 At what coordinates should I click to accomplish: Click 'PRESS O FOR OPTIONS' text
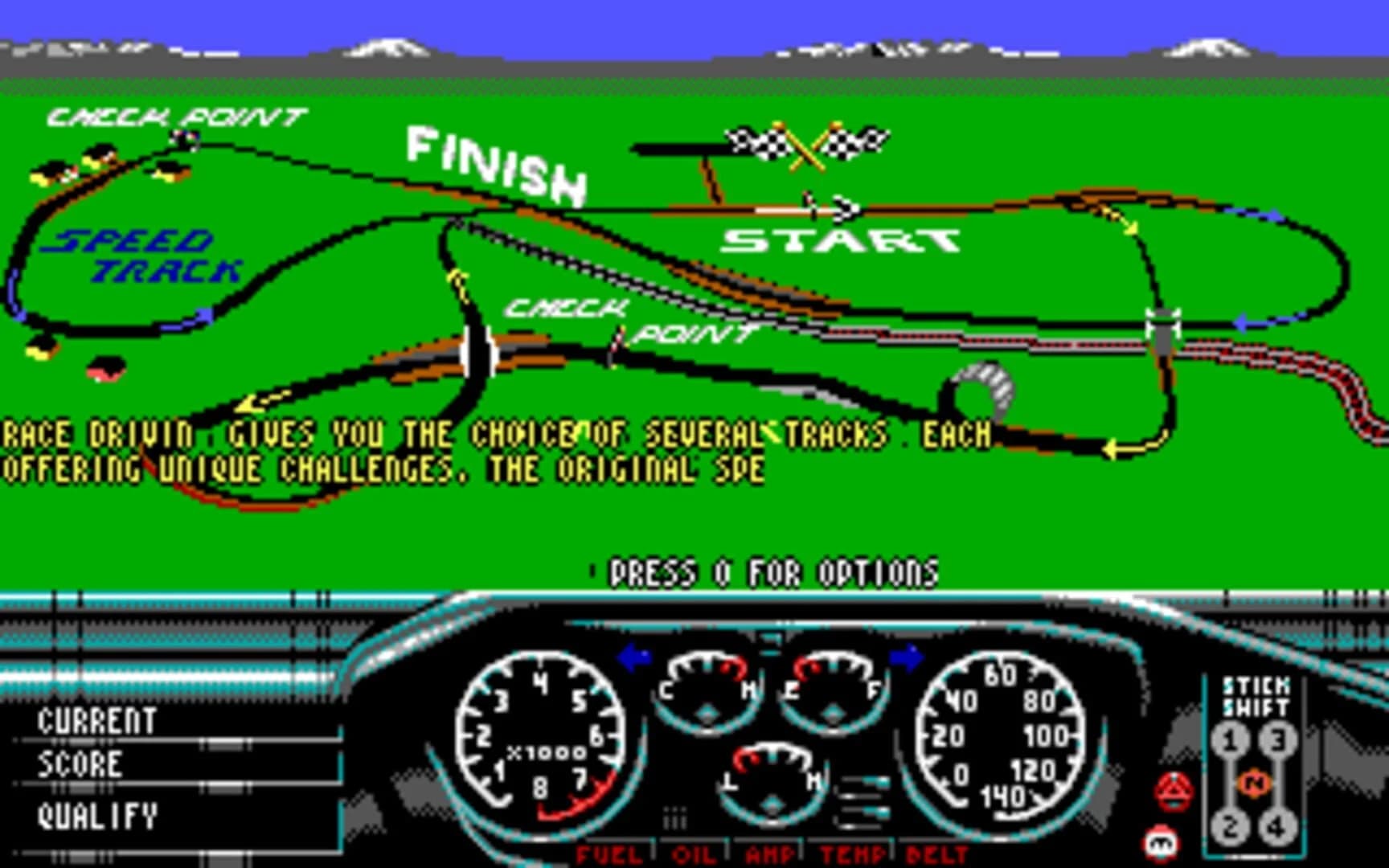point(768,572)
